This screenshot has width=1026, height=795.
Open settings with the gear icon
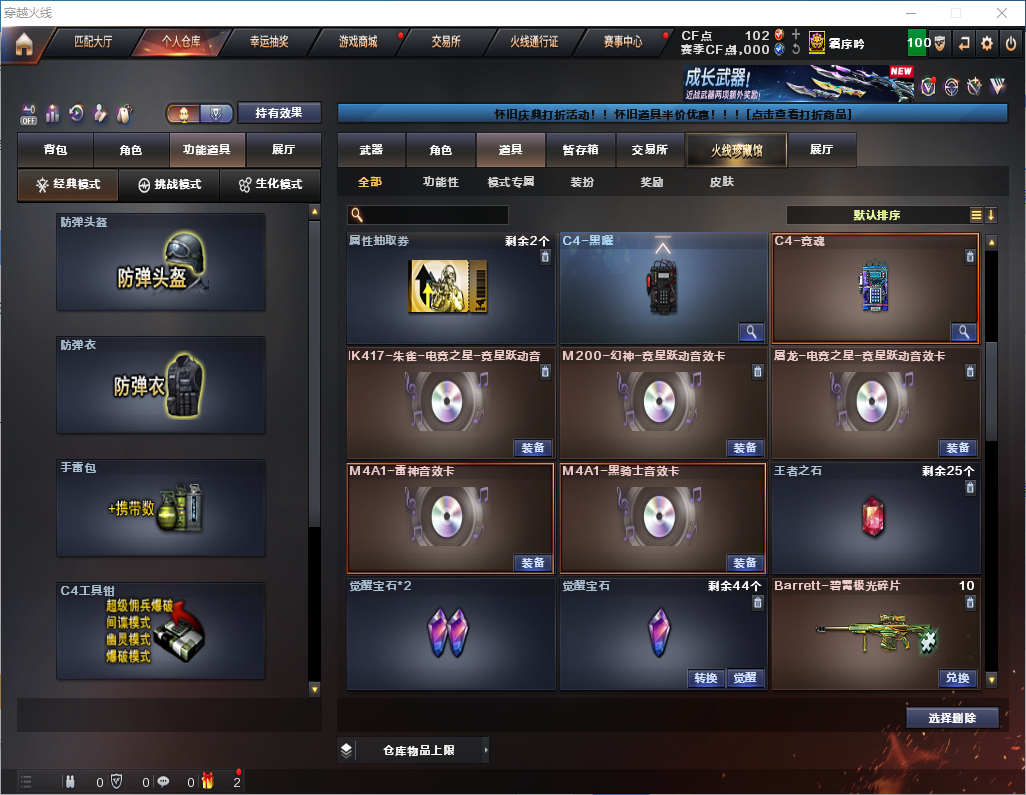coord(987,43)
